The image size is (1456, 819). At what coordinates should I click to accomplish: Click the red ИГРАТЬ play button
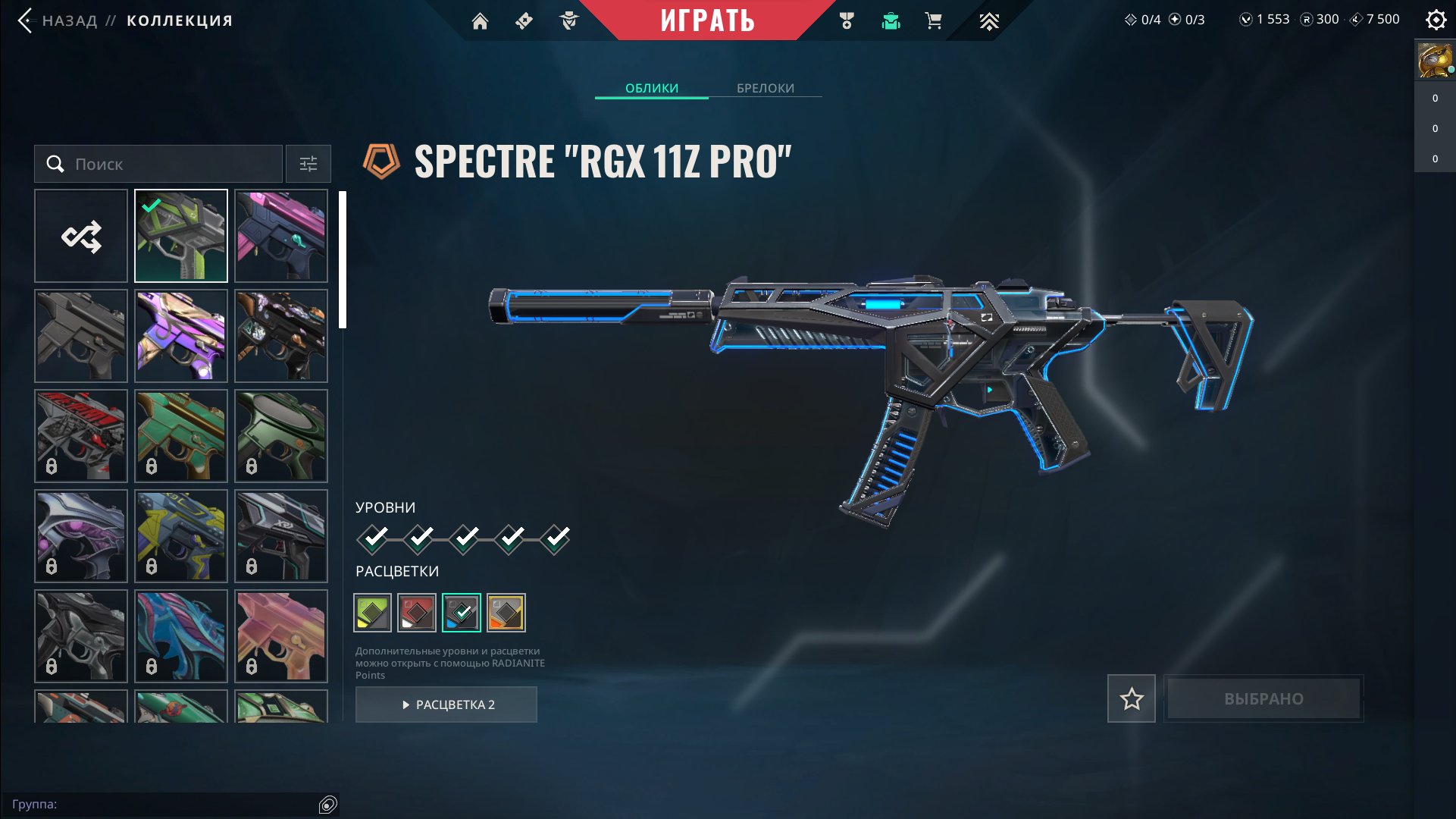point(706,20)
